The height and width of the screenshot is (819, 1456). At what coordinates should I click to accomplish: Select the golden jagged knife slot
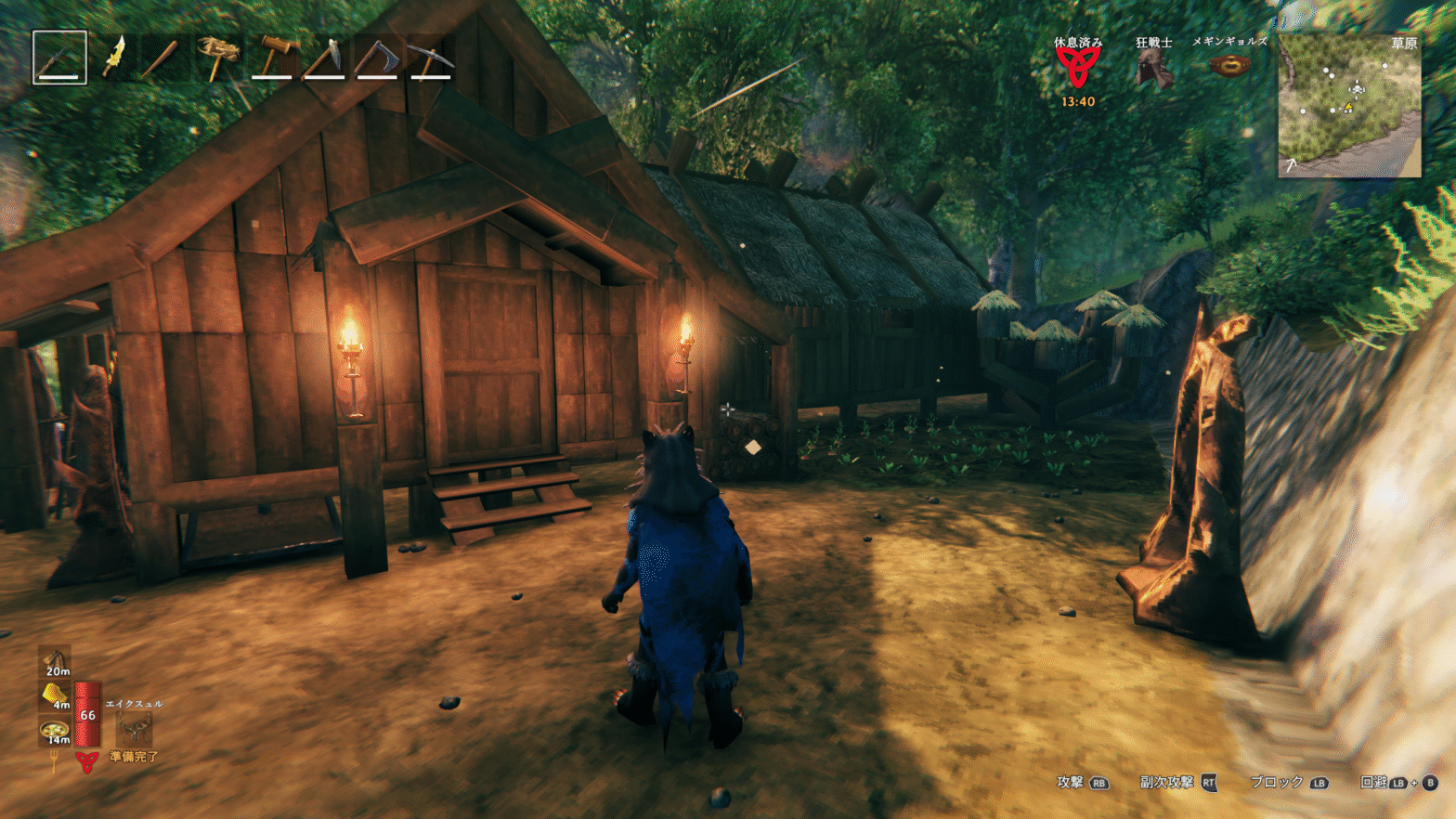[113, 58]
